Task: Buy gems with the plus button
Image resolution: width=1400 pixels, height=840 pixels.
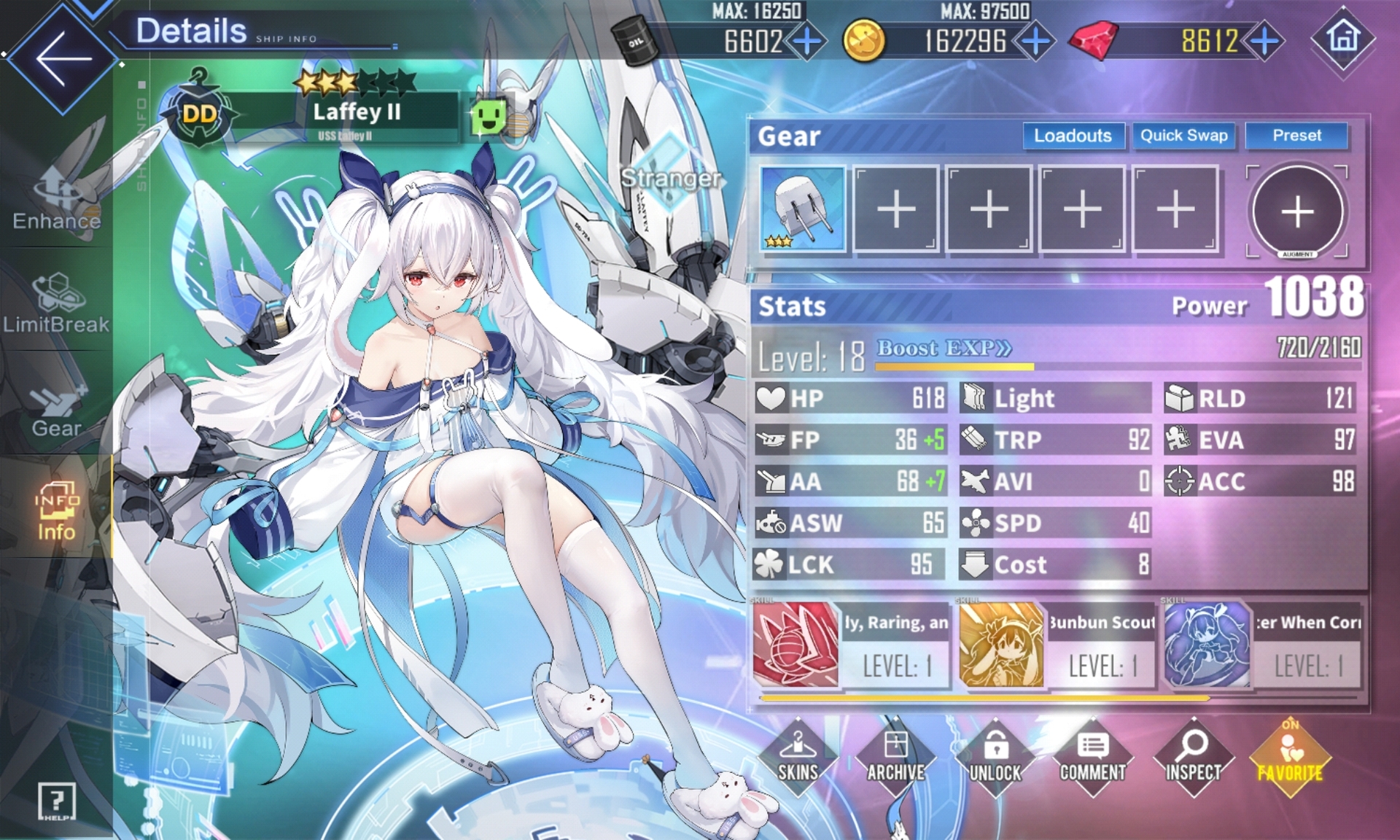Action: pyautogui.click(x=1265, y=41)
